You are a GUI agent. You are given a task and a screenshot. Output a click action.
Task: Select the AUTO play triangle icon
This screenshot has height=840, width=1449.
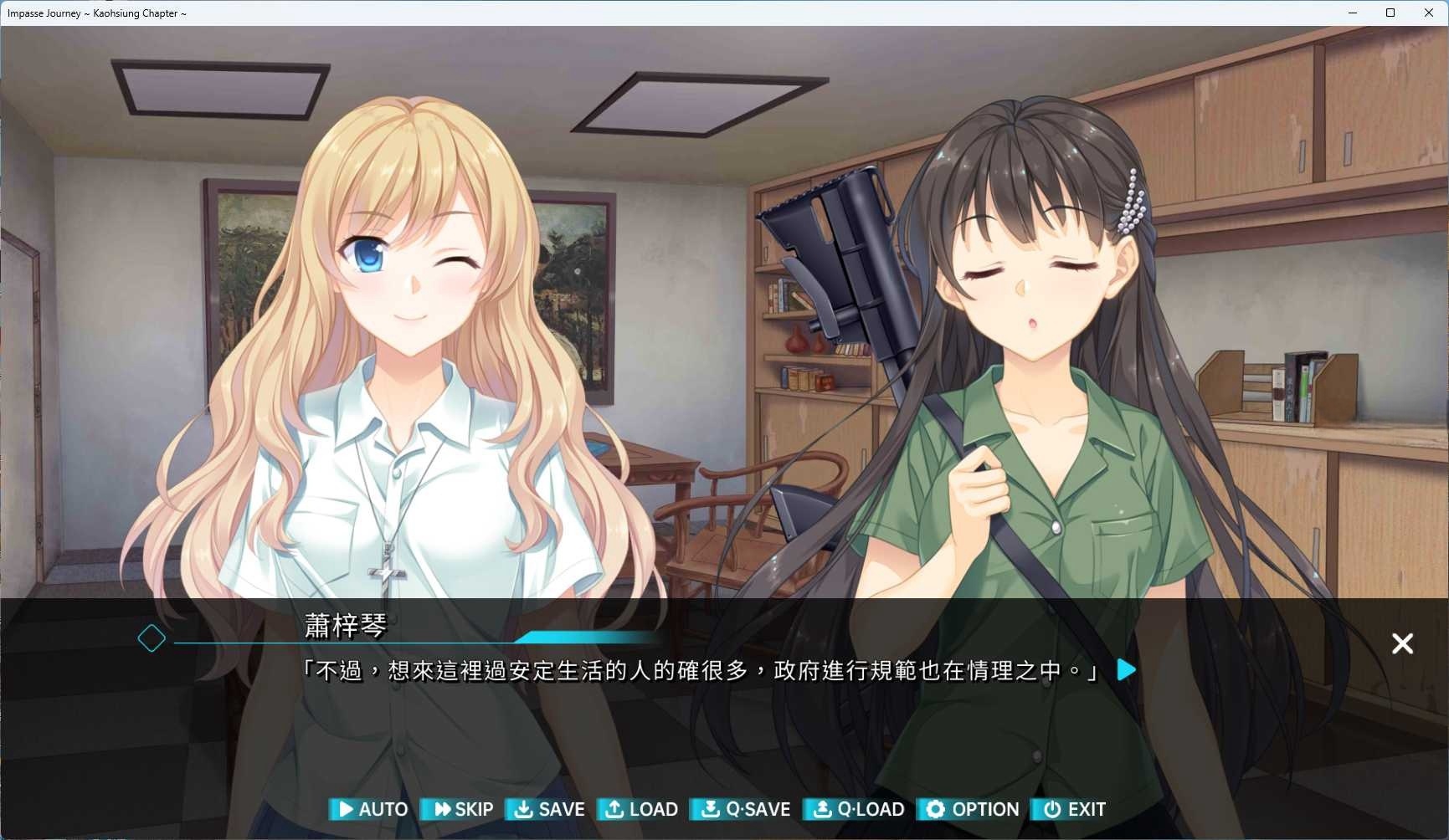345,809
